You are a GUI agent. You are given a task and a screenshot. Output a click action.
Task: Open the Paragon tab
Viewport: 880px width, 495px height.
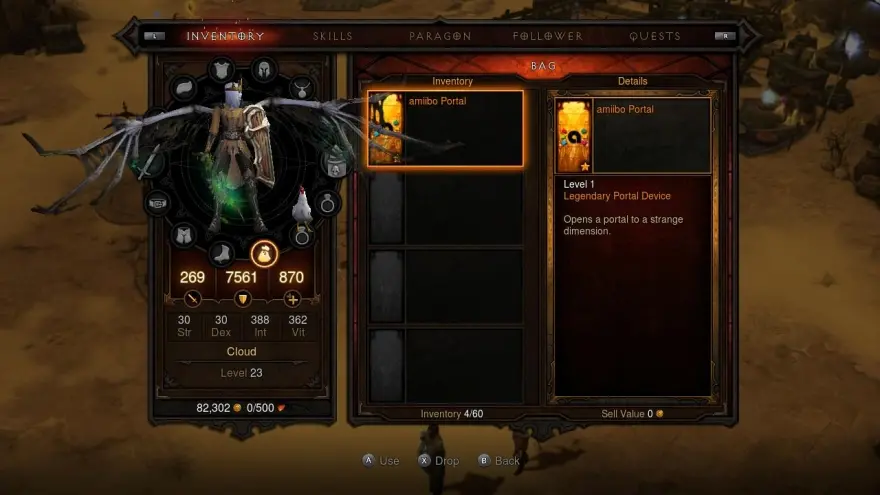(440, 36)
